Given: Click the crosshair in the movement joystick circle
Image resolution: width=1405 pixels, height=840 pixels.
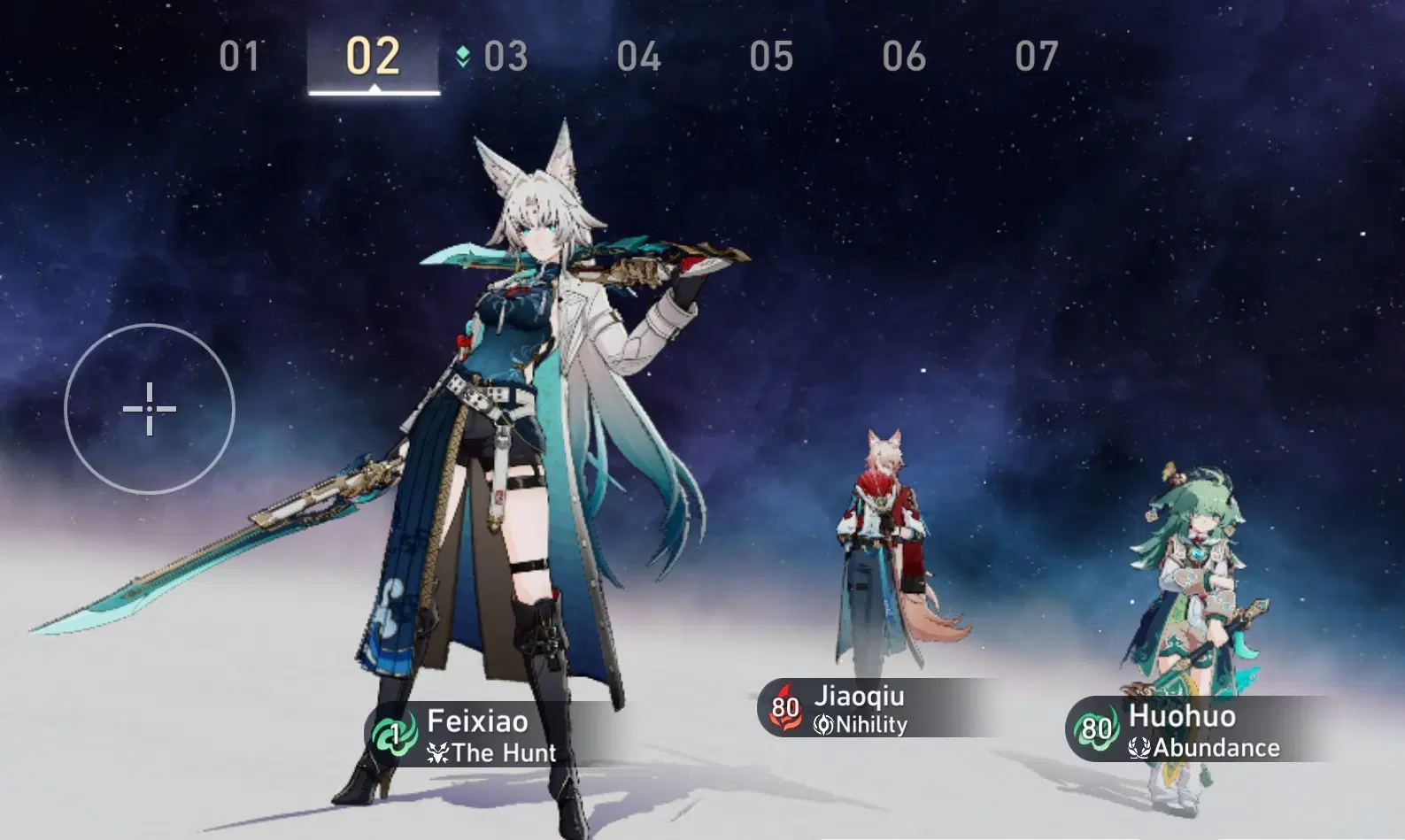Looking at the screenshot, I should click(149, 409).
